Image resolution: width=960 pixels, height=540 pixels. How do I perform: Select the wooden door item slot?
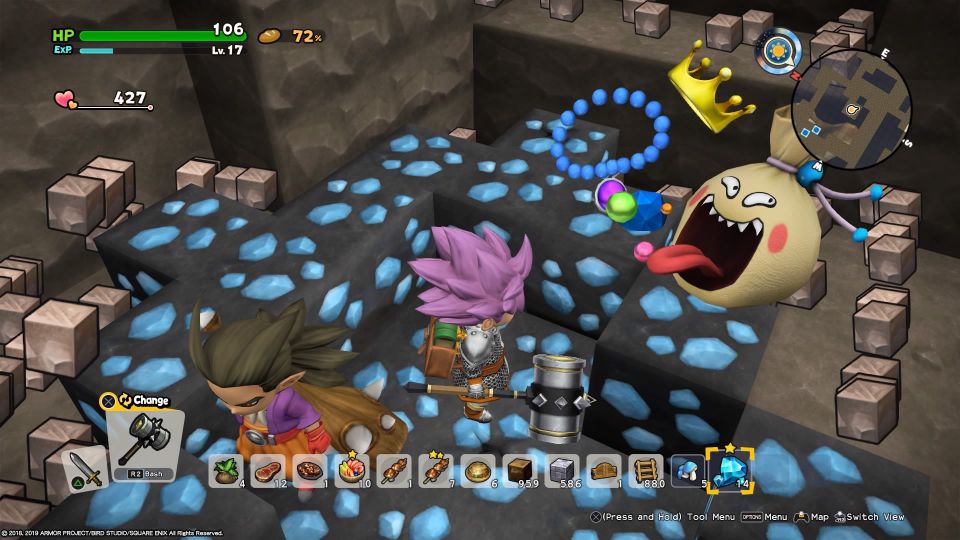coord(604,470)
